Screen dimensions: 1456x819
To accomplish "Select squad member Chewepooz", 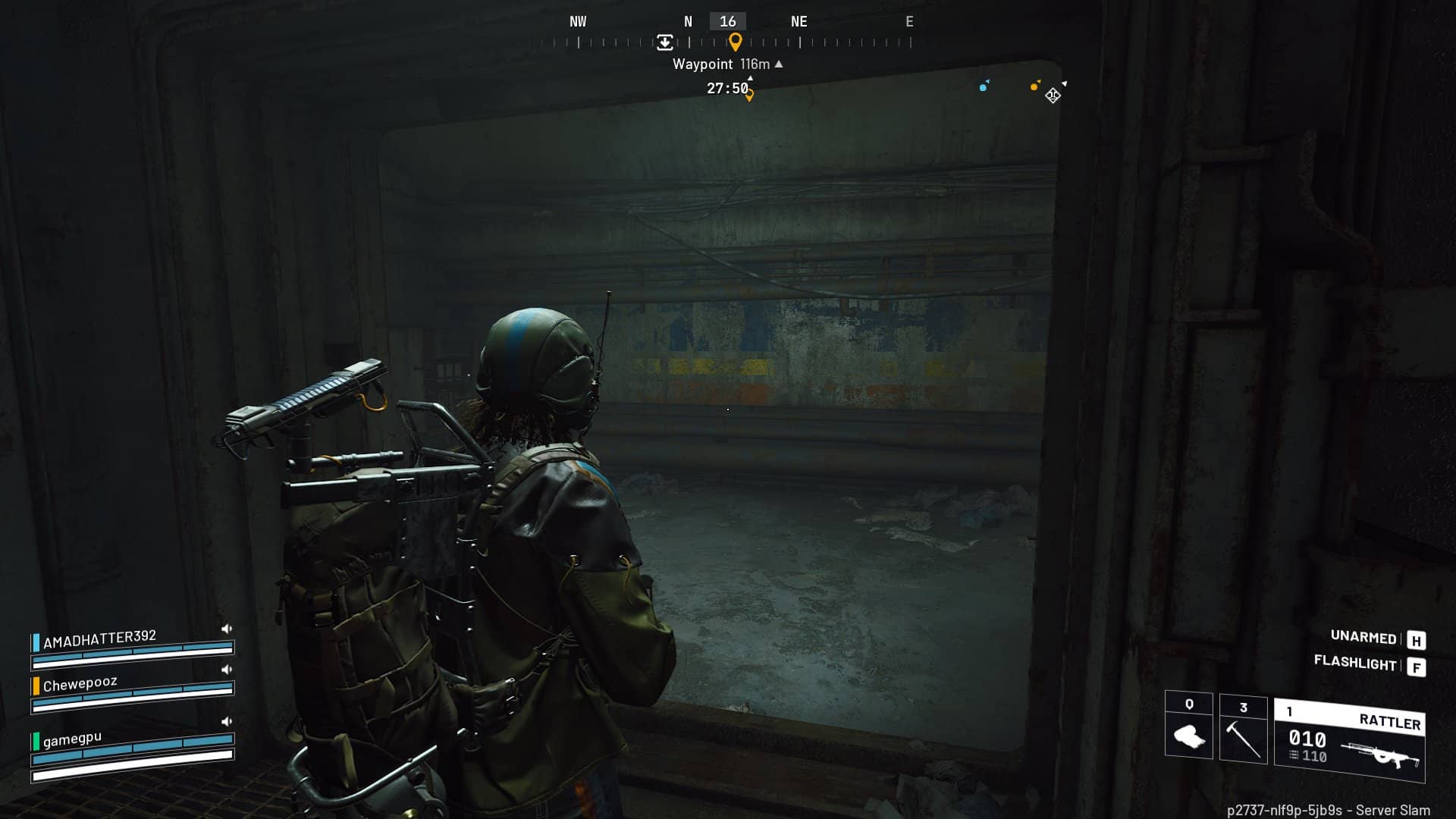I will pyautogui.click(x=80, y=684).
